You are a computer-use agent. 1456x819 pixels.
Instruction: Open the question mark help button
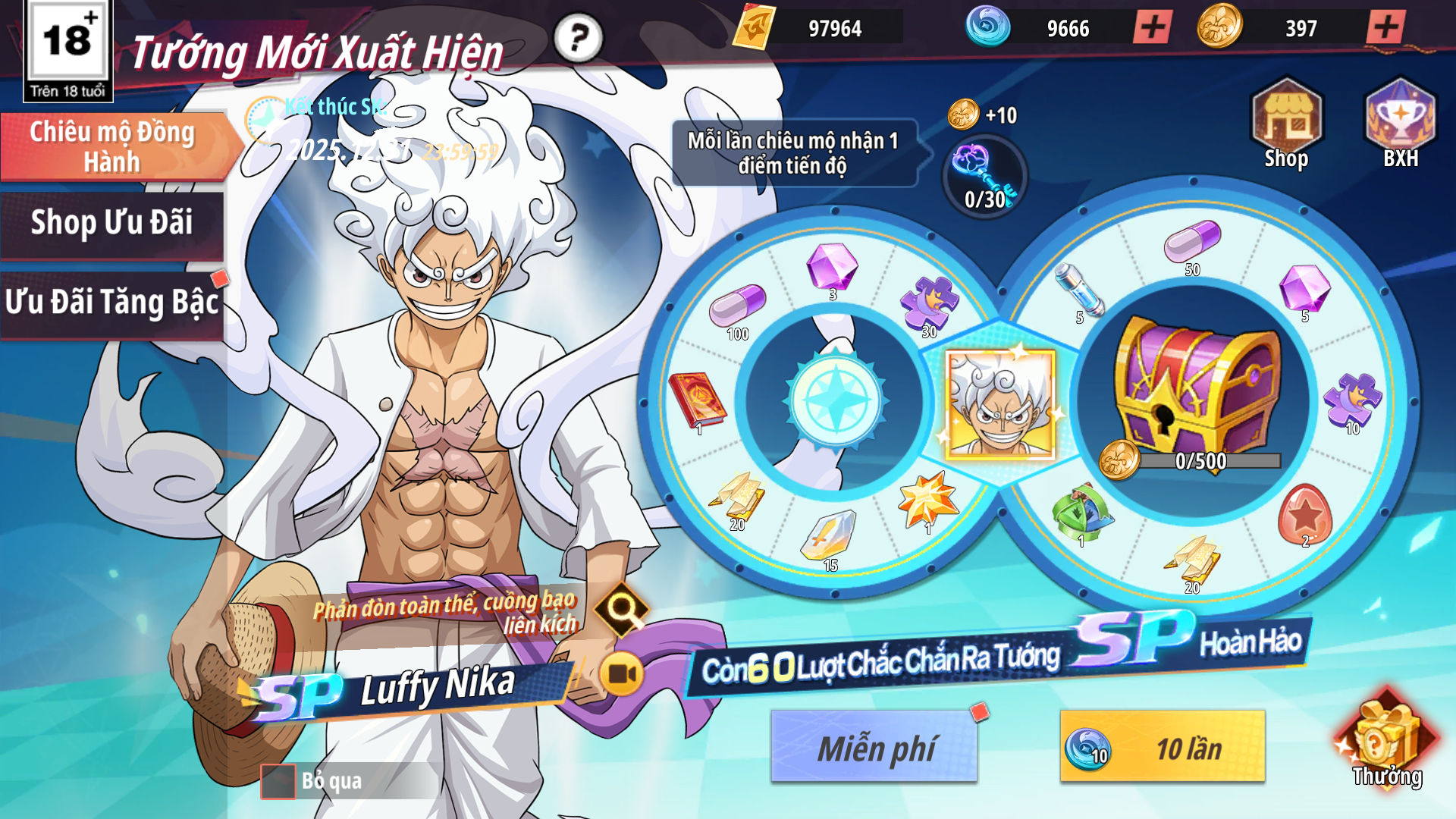[578, 38]
